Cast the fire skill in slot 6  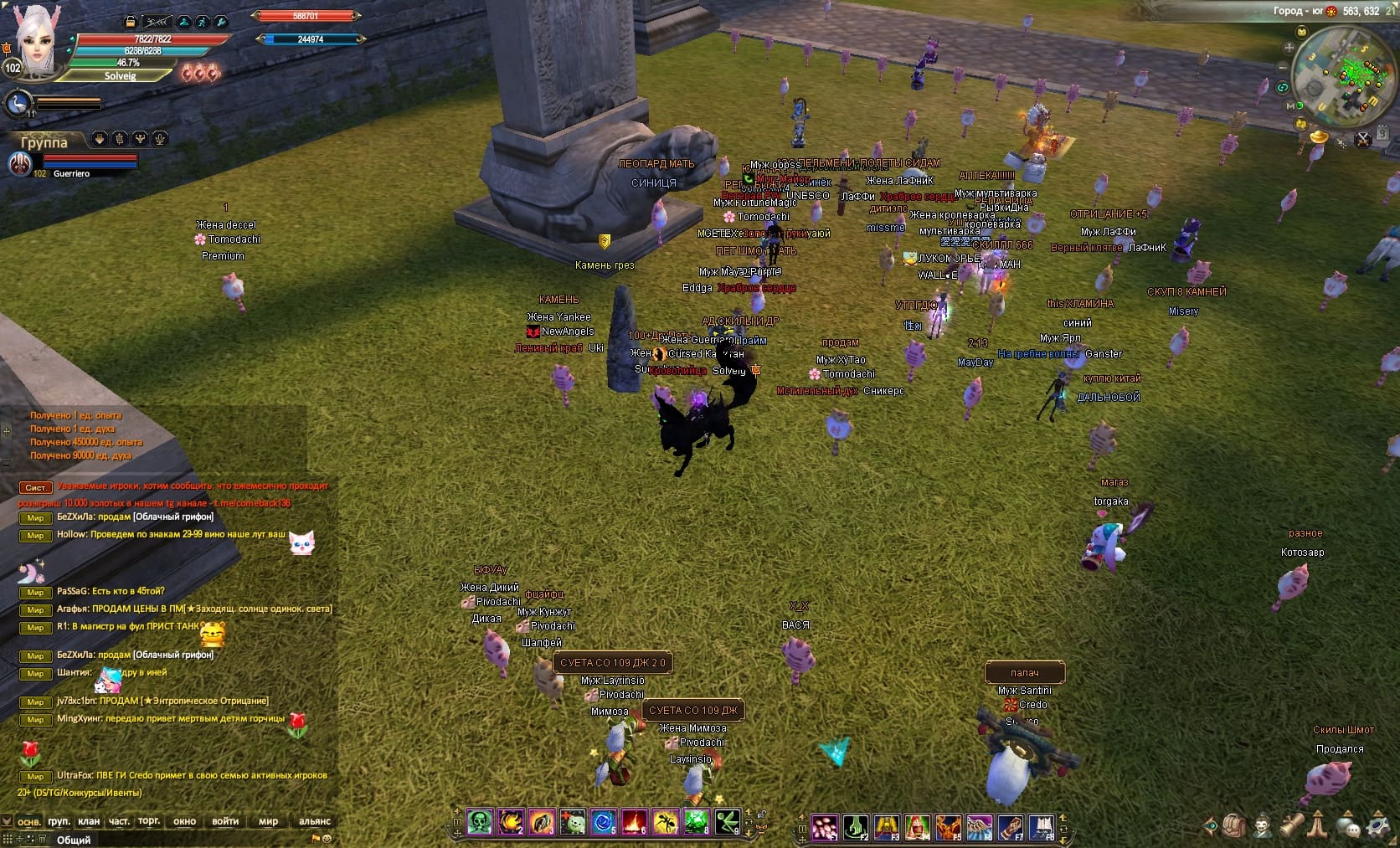pos(634,823)
